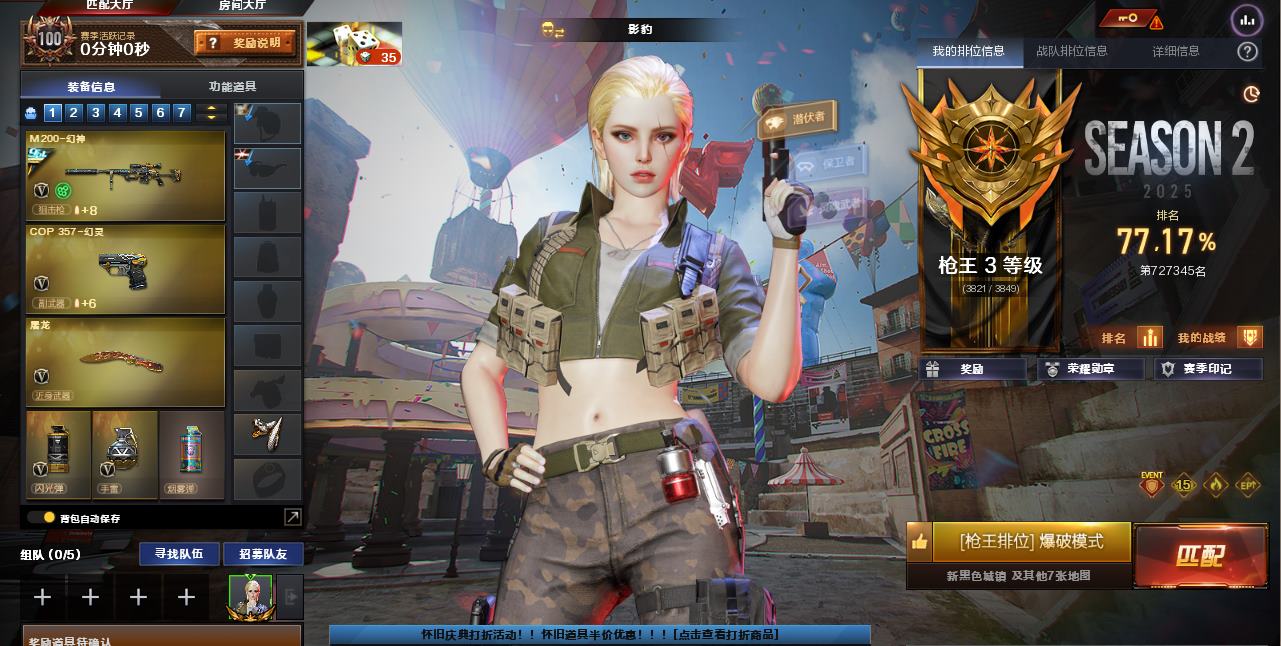Switch to 战队排位信息 tab
This screenshot has height=646, width=1281.
tap(1071, 51)
